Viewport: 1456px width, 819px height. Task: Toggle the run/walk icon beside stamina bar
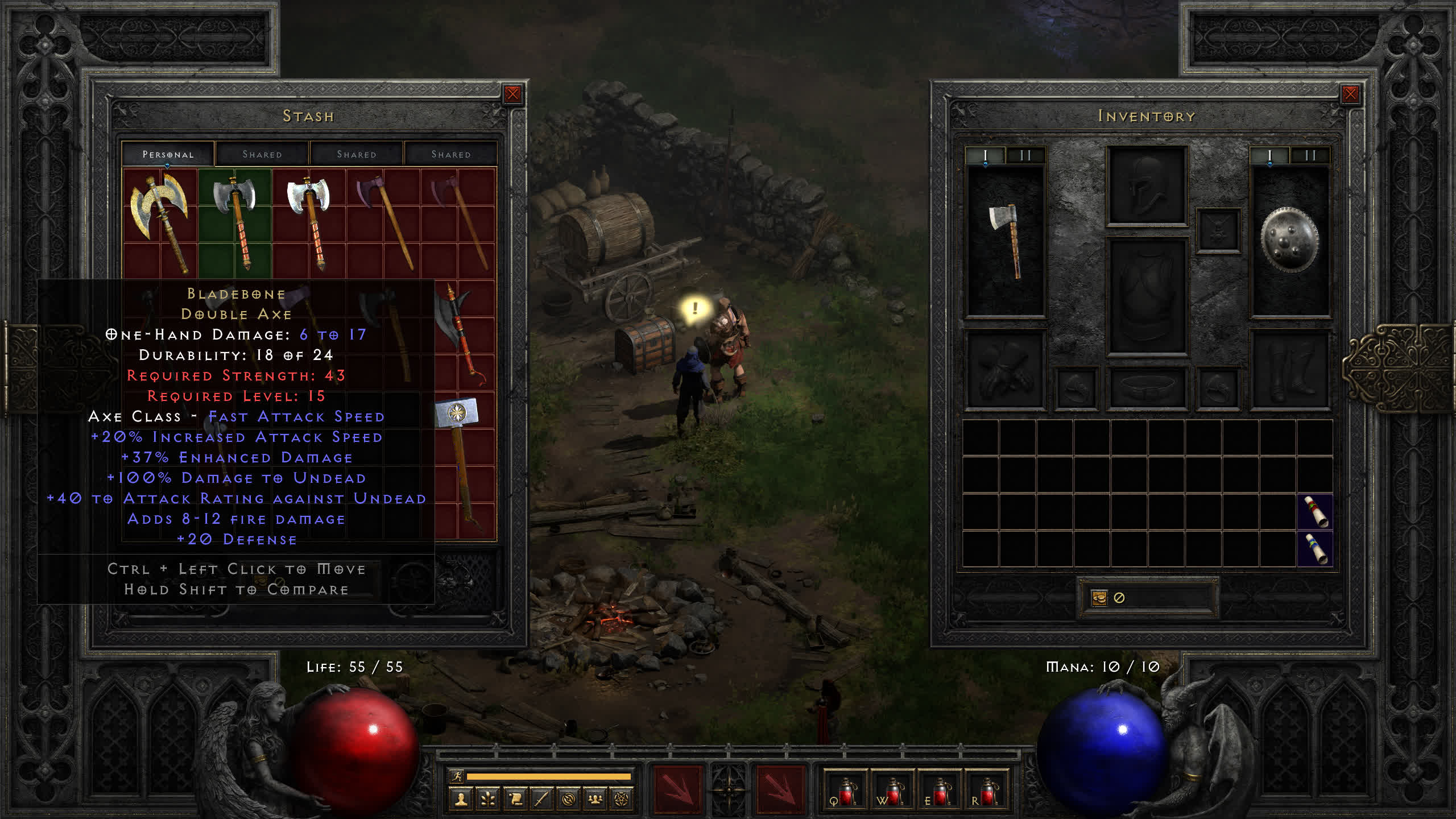(x=456, y=776)
